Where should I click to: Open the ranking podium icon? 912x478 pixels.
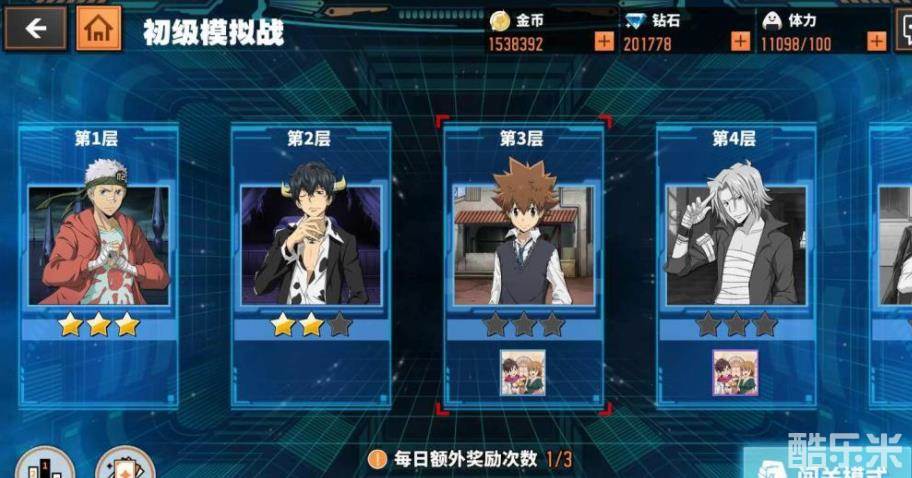tap(45, 465)
